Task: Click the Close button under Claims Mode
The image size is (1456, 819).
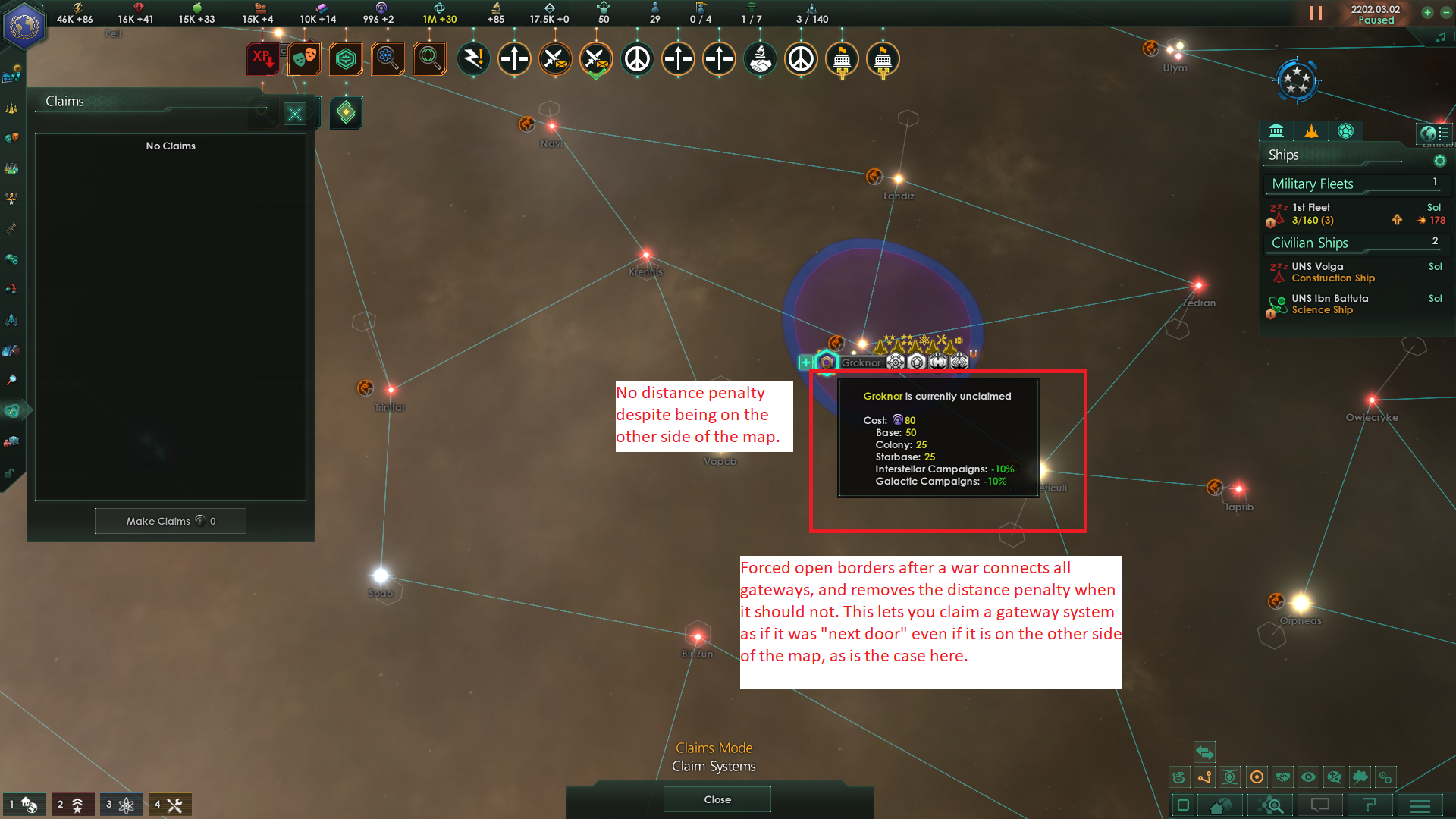Action: pos(716,799)
